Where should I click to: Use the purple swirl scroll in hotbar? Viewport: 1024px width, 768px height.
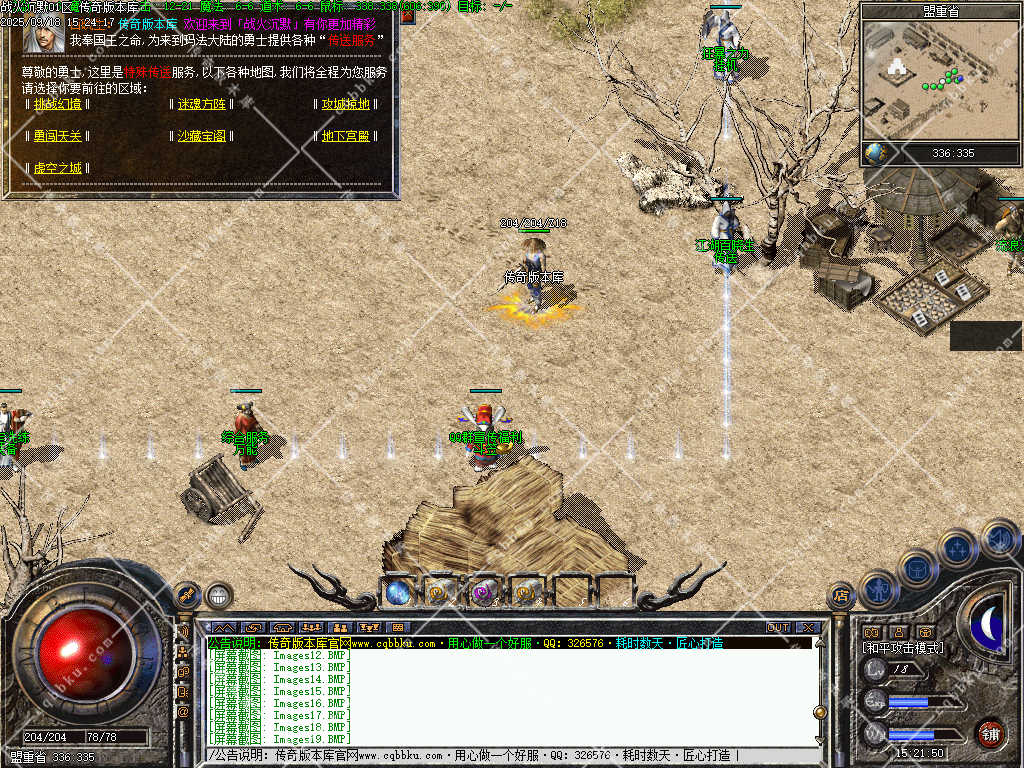point(484,592)
